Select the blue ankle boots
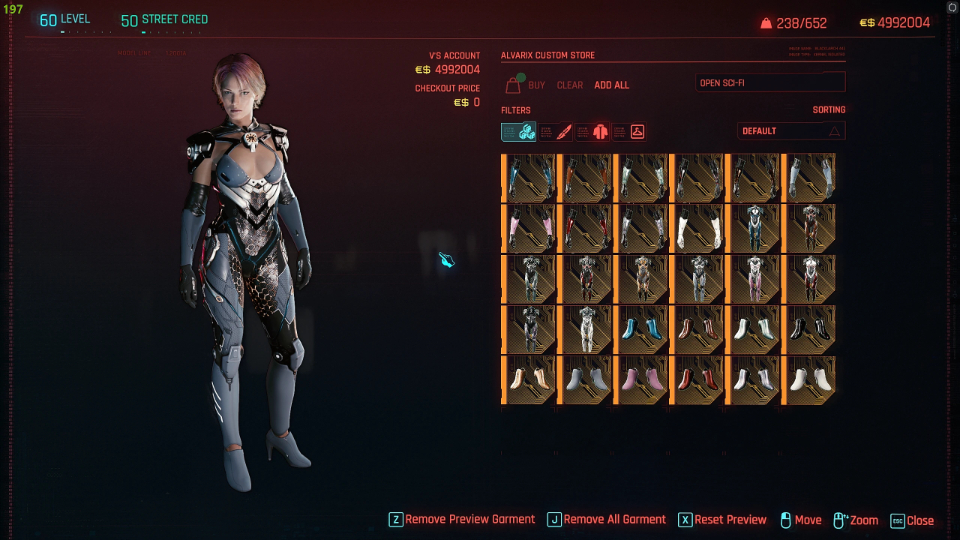The image size is (960, 540). click(x=641, y=329)
